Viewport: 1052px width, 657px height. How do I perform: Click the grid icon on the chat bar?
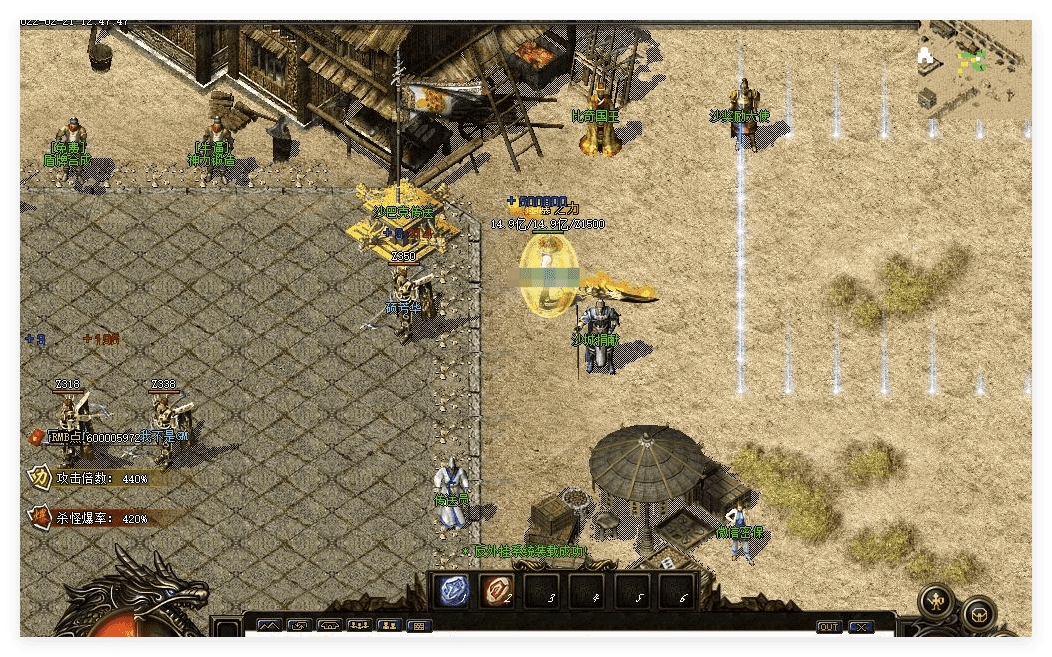click(420, 626)
